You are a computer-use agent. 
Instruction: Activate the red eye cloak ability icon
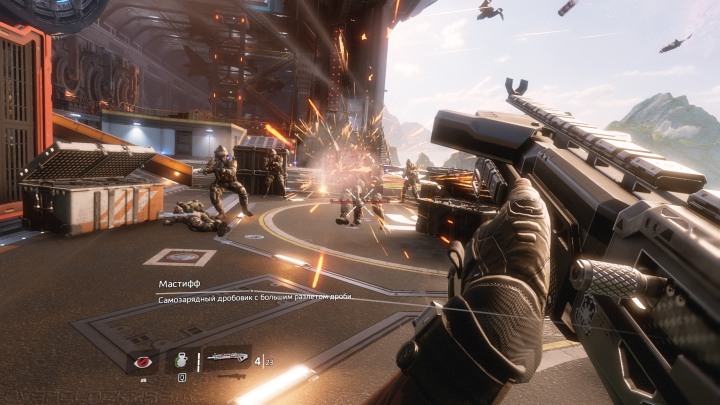click(x=142, y=361)
